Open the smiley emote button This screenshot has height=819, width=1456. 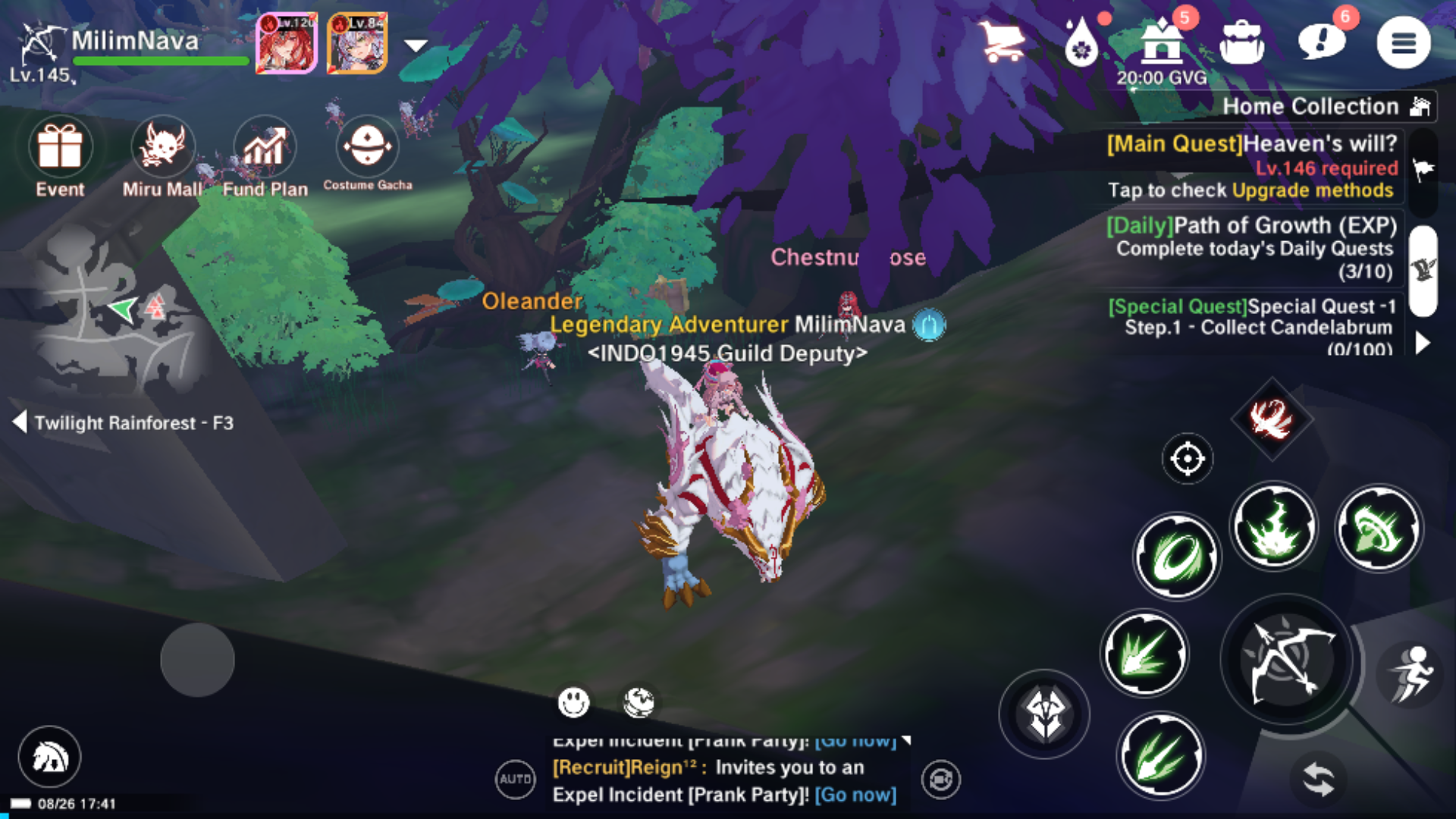(x=573, y=702)
